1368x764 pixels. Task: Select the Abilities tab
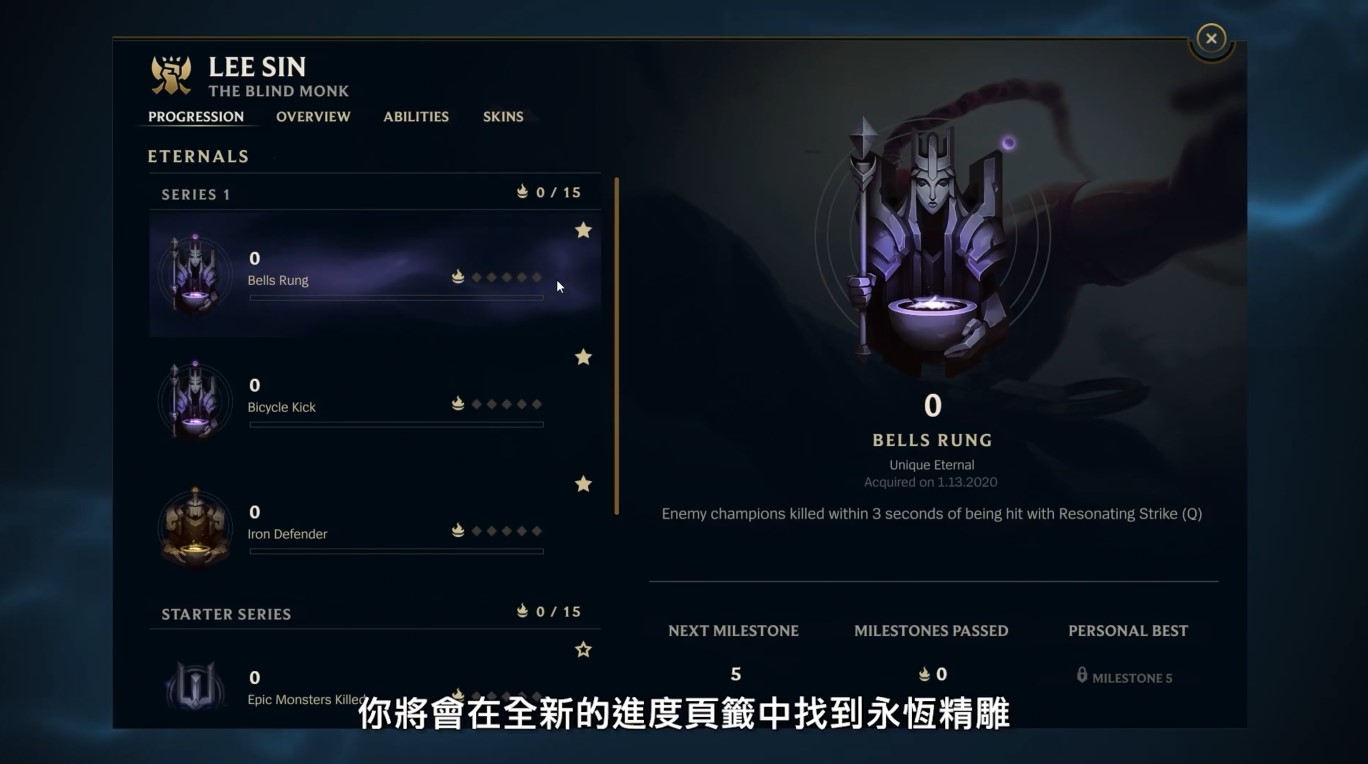(416, 116)
